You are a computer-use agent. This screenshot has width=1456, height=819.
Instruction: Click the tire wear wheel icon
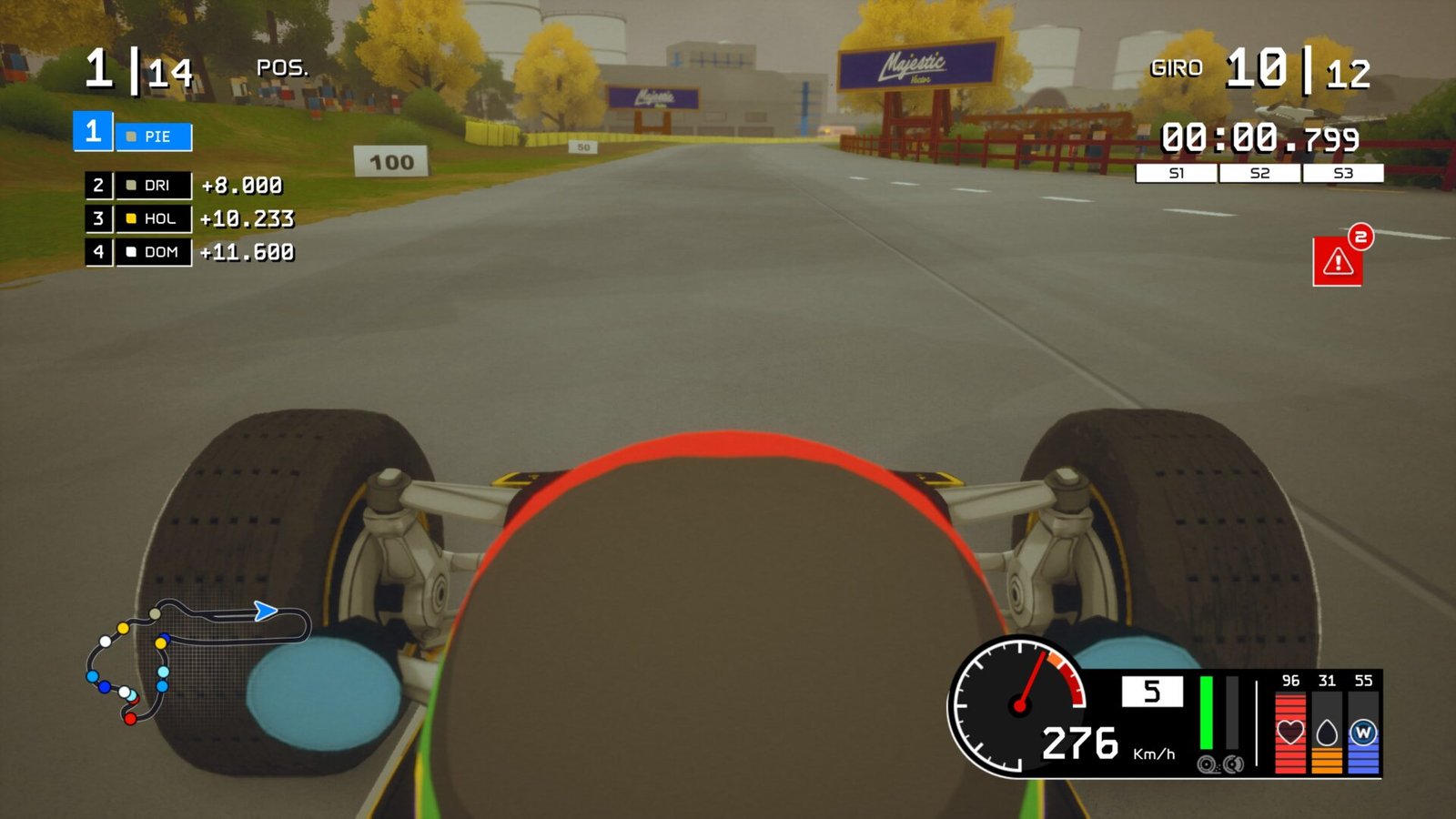1206,764
